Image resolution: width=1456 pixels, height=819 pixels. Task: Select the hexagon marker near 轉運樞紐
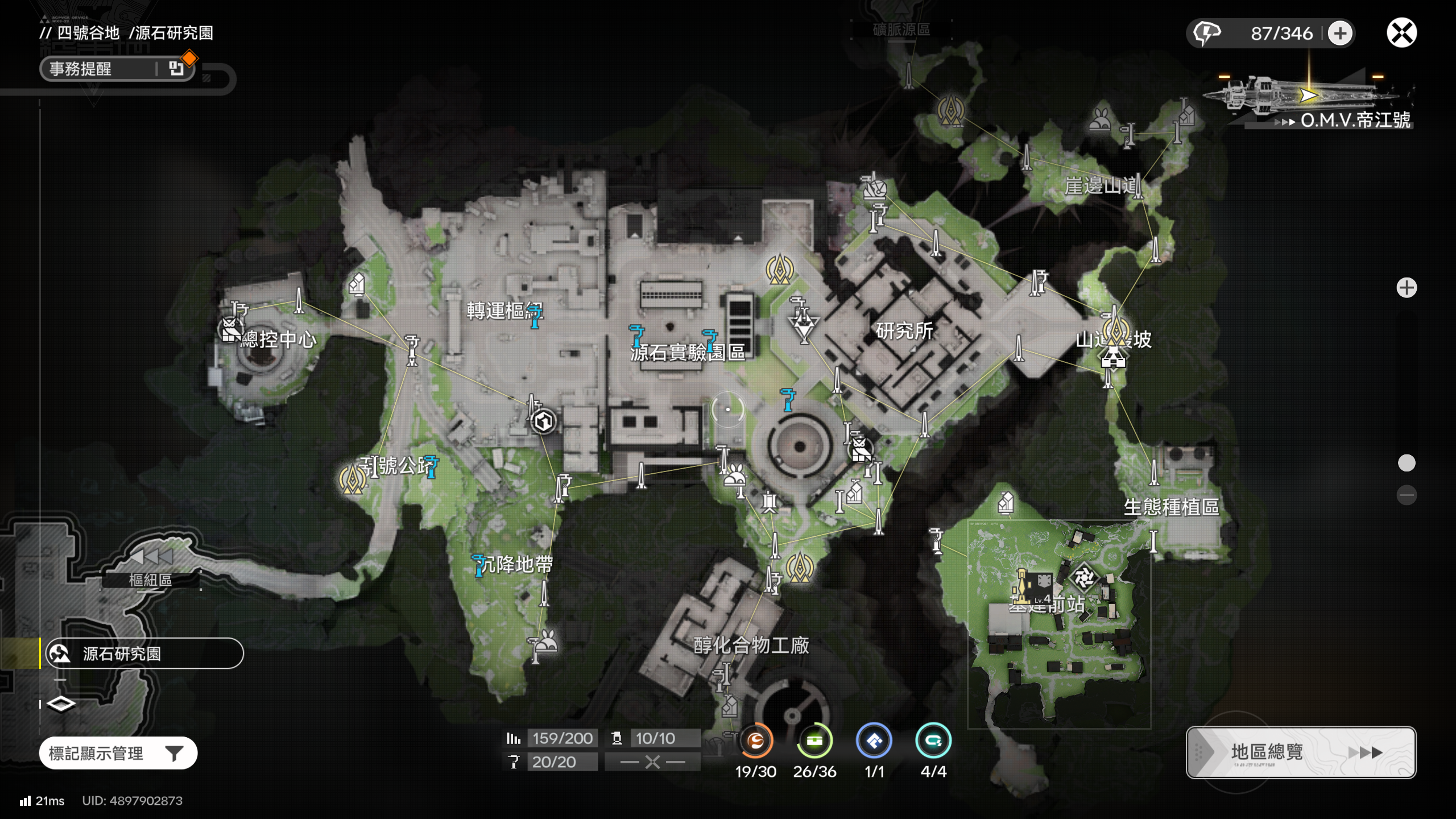coord(543,421)
